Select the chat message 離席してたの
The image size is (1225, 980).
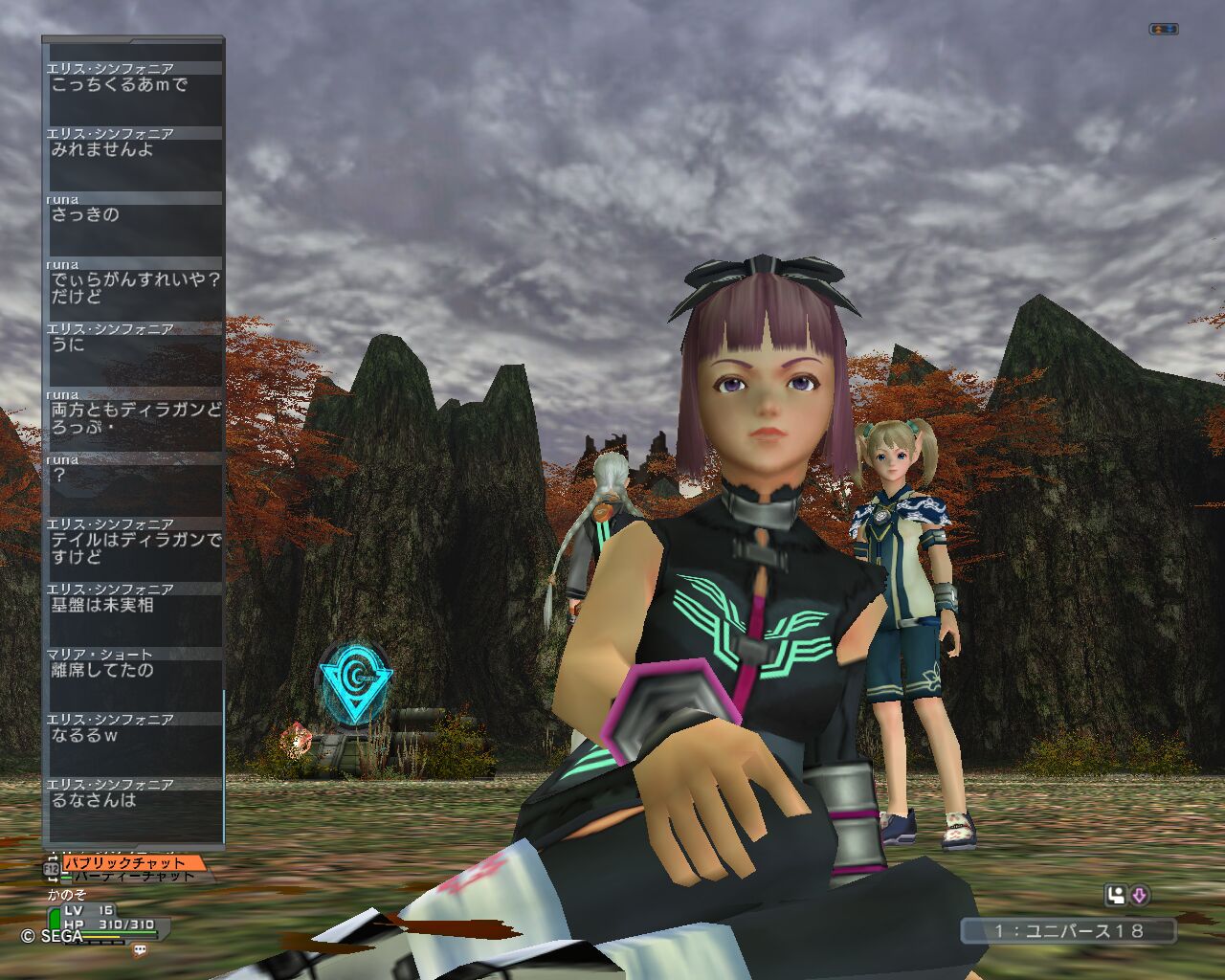point(102,670)
